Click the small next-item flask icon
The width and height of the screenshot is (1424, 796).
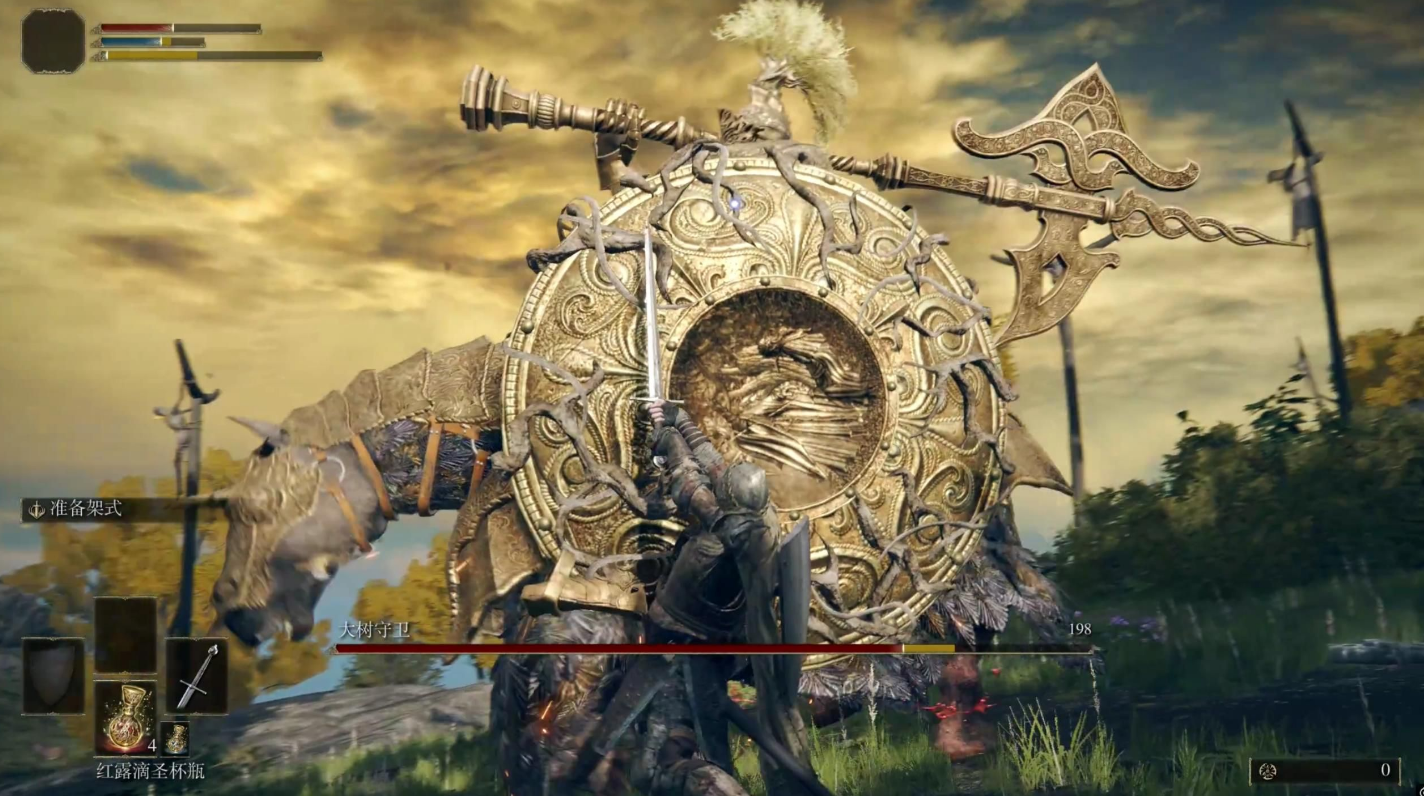(175, 739)
